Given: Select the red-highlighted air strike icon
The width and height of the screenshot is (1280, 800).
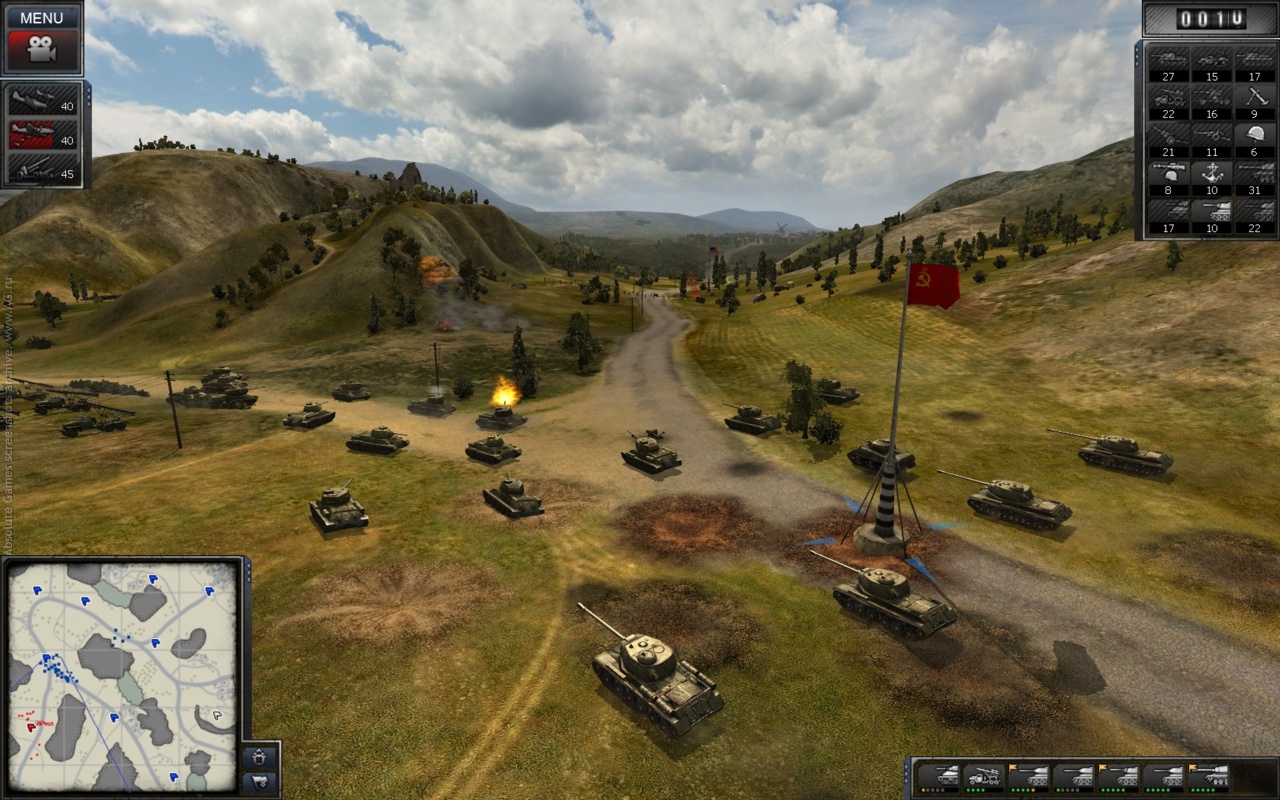Looking at the screenshot, I should click(x=43, y=135).
